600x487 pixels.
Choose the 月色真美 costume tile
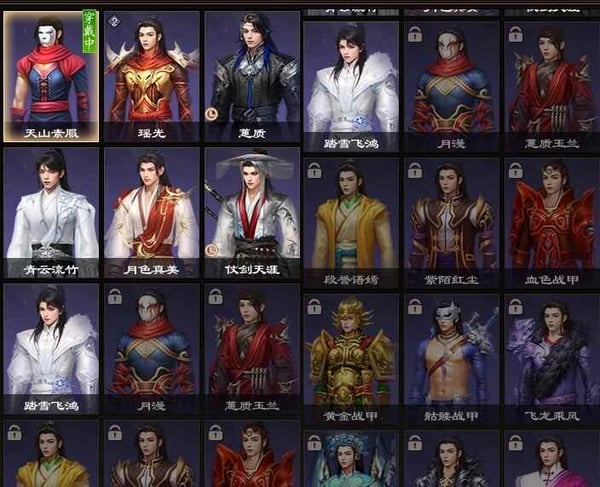click(x=150, y=212)
